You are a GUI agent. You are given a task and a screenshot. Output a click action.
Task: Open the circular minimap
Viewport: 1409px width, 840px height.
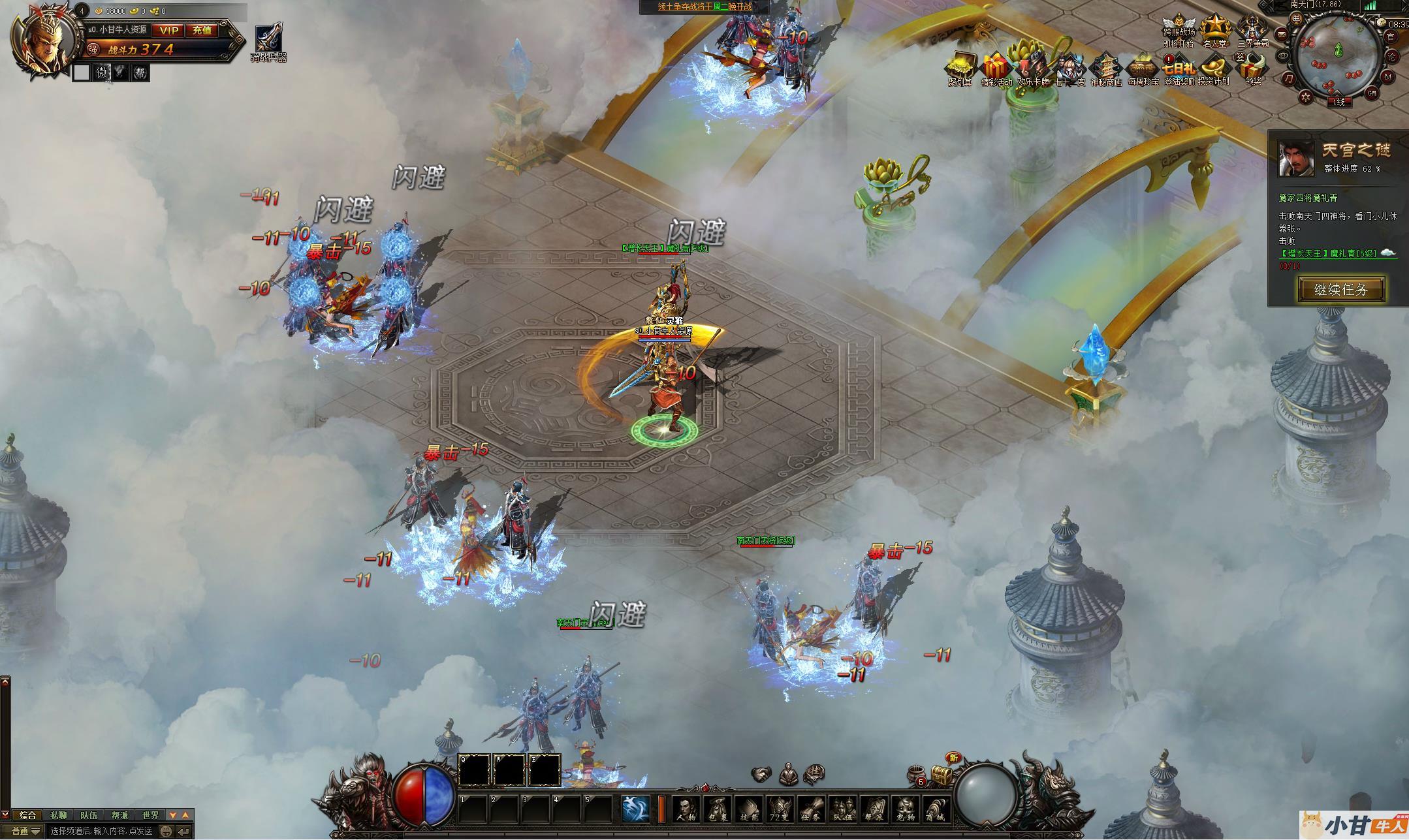click(1338, 56)
